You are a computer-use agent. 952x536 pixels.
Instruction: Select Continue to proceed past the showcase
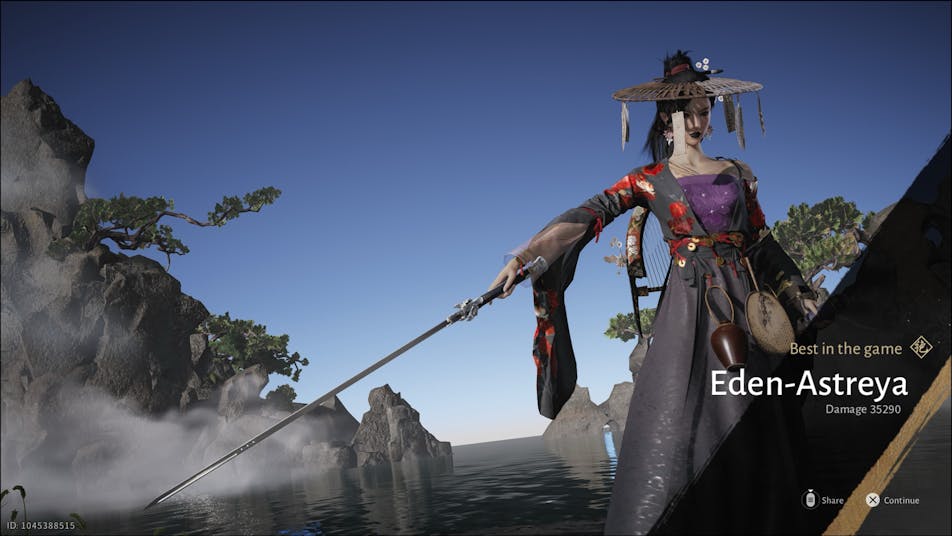[x=892, y=500]
